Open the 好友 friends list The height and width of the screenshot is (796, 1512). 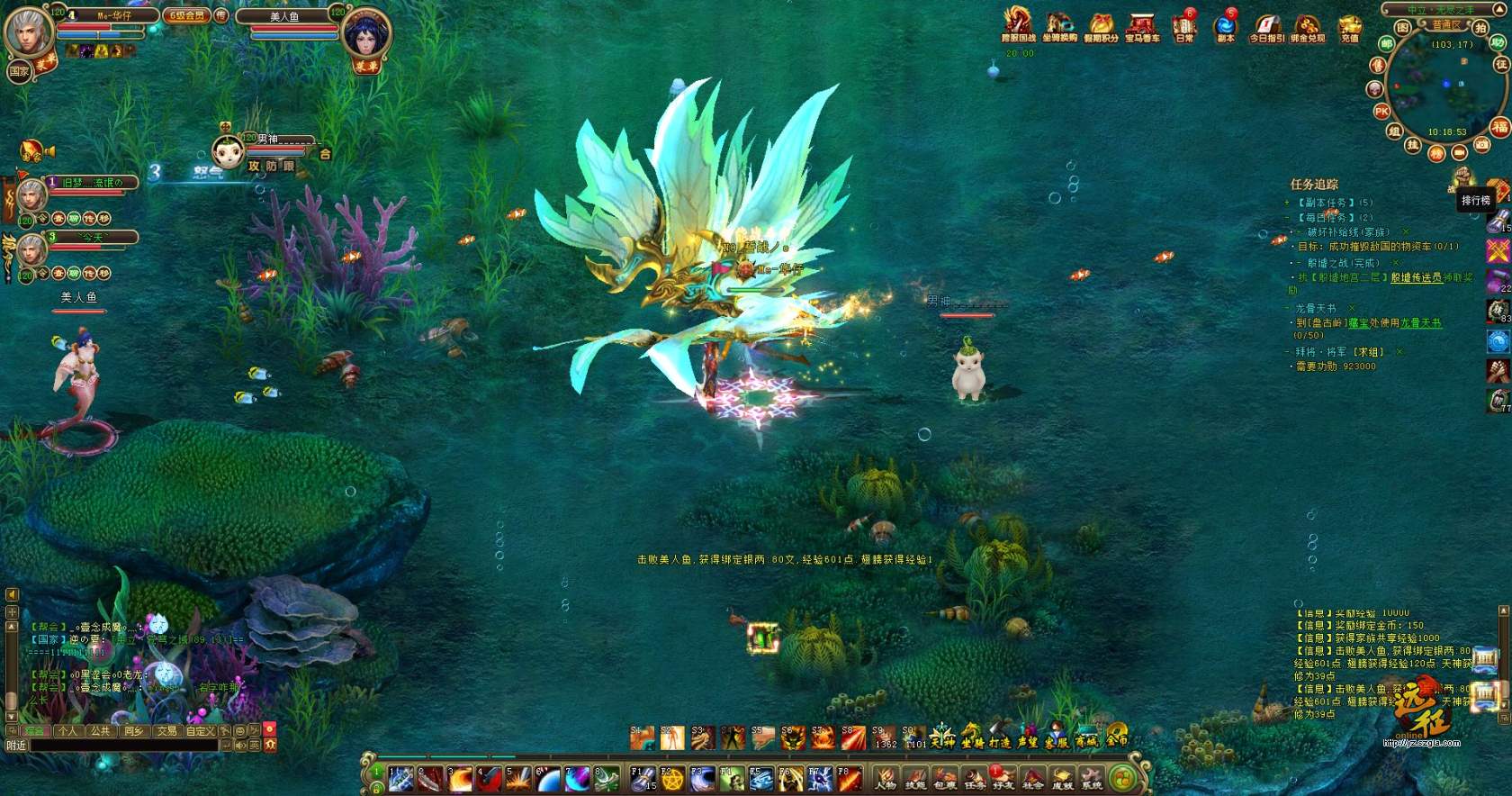pos(1003,778)
